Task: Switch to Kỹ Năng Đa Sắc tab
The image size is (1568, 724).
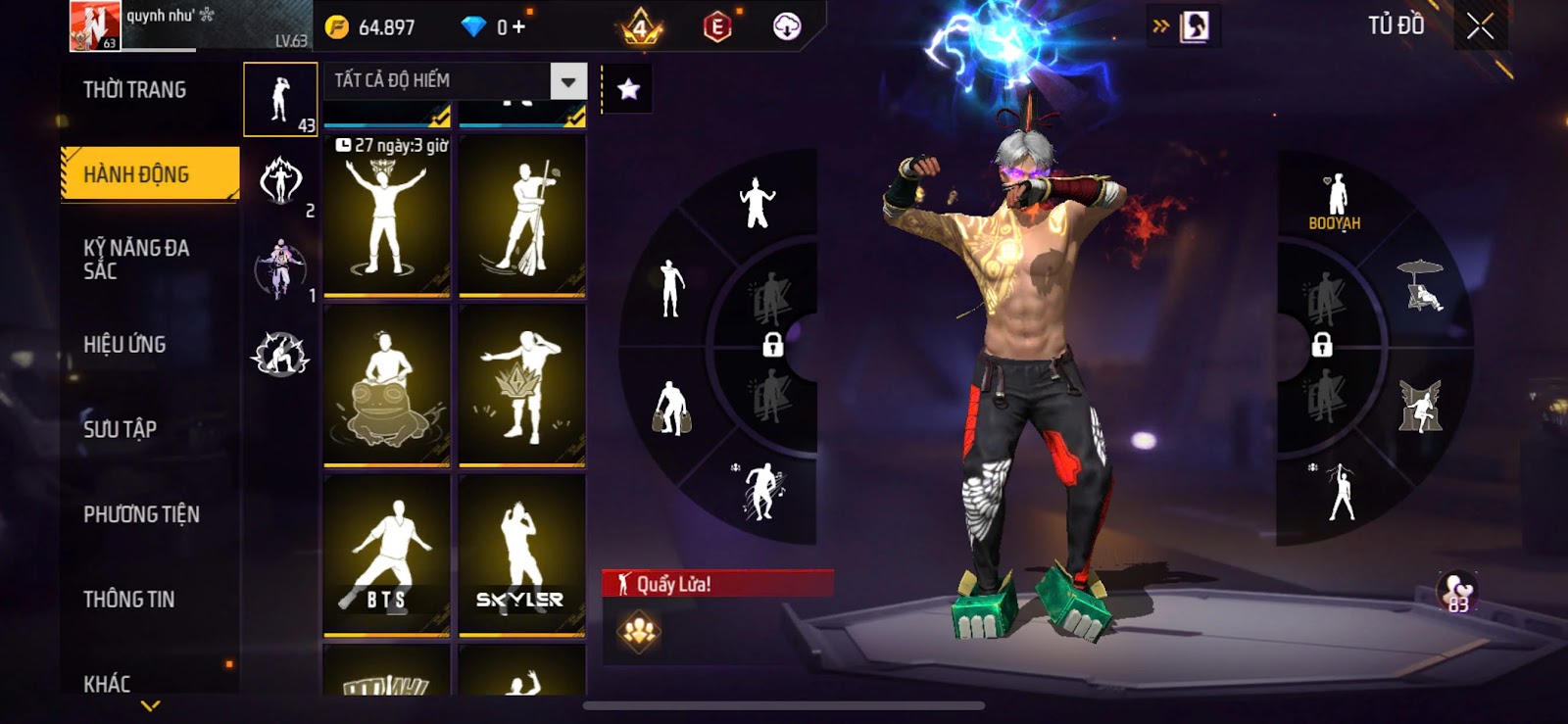Action: click(x=137, y=260)
